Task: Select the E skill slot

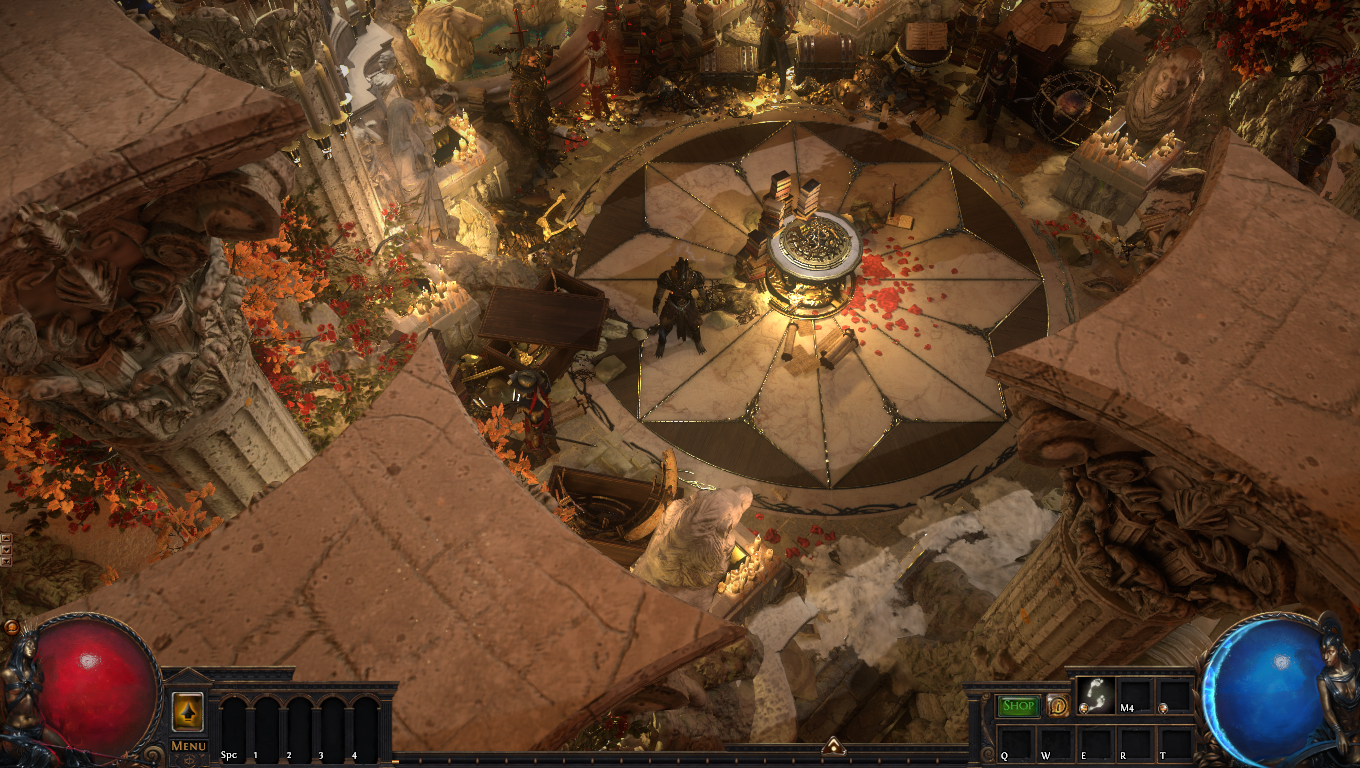Action: pos(1096,742)
